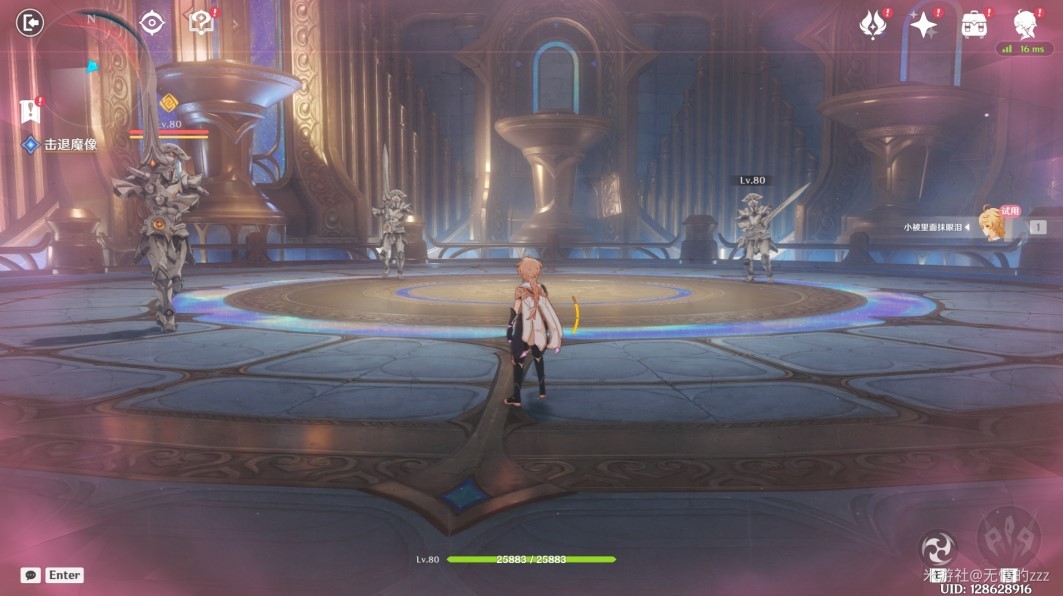
Task: Open the character head profile icon
Action: tap(1024, 24)
